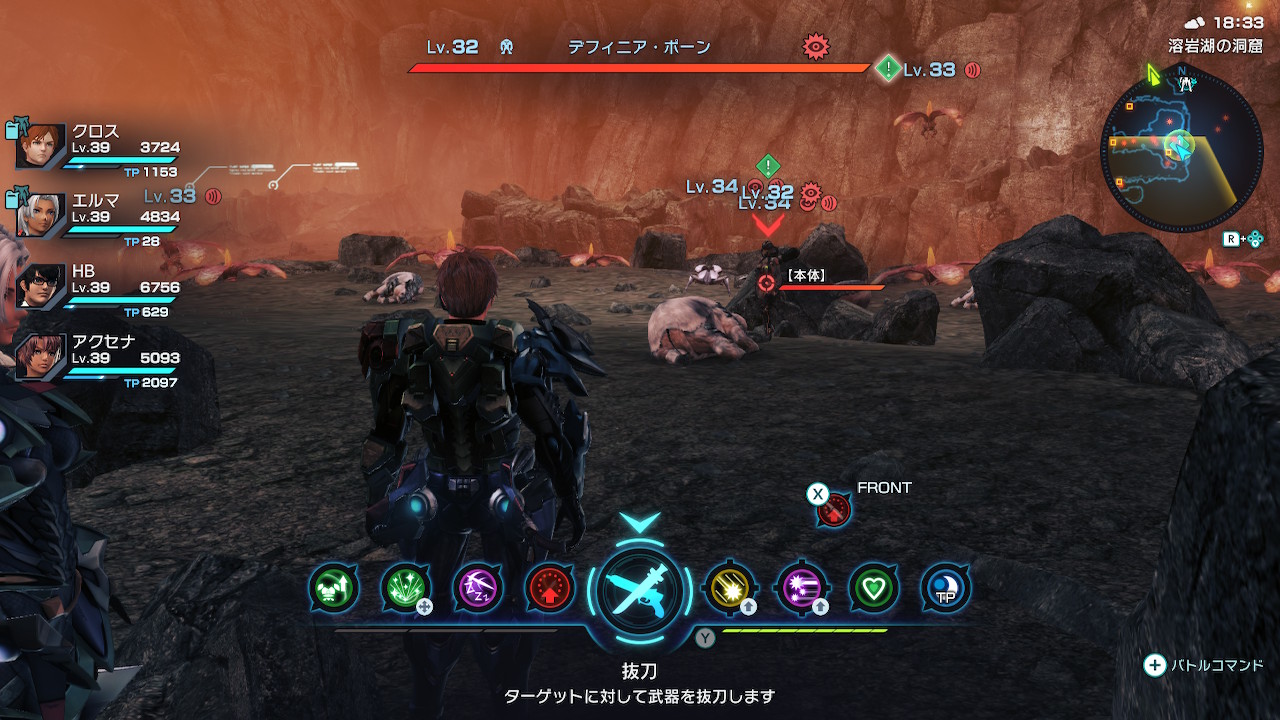This screenshot has height=720, width=1280.
Task: Select アクセナ party member portrait
Action: pos(42,356)
